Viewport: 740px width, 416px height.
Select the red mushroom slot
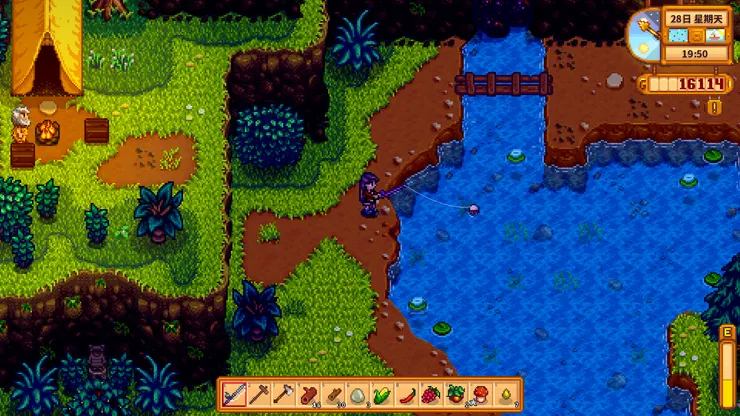point(480,394)
